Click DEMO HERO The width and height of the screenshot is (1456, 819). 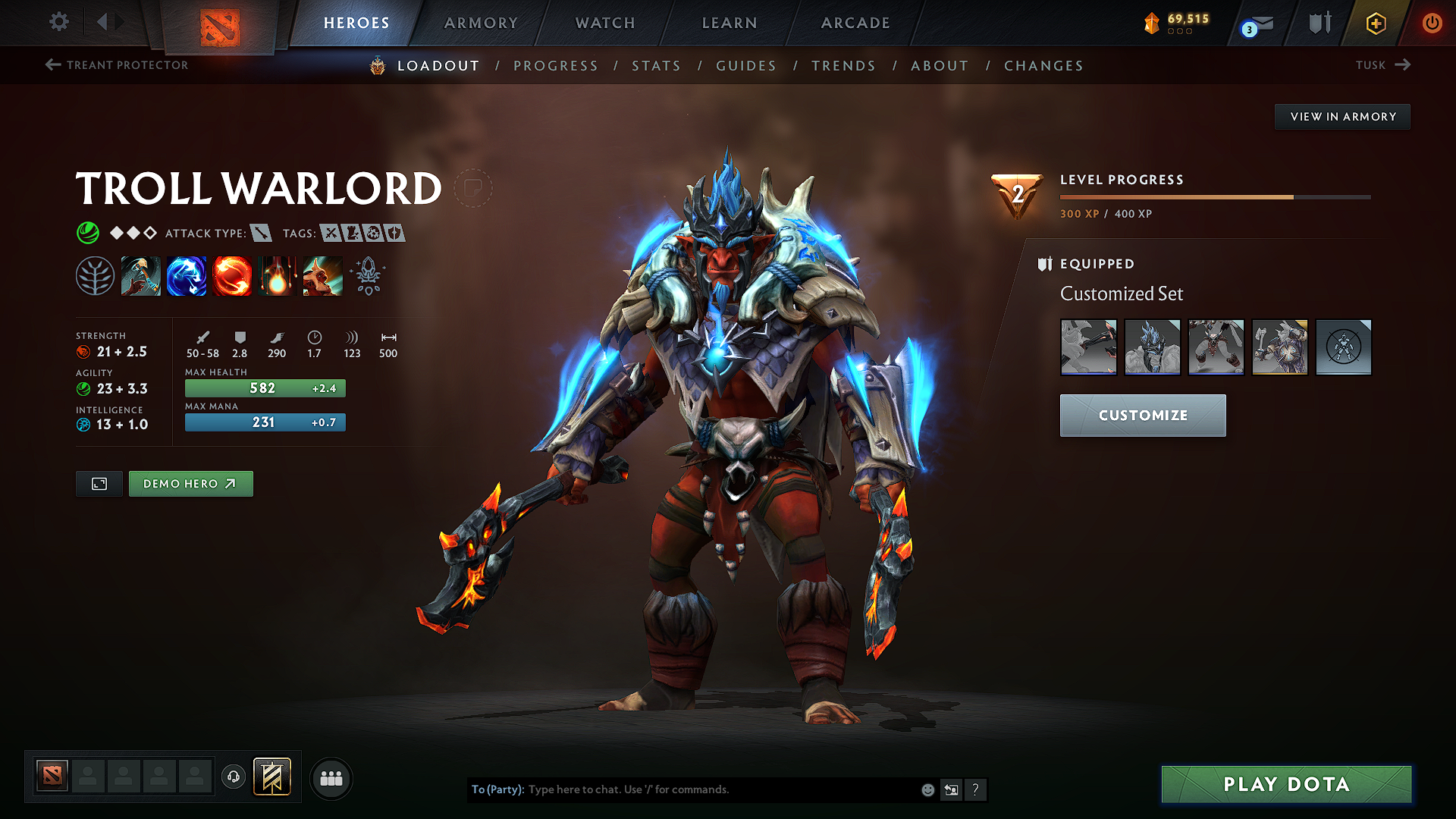(x=190, y=483)
